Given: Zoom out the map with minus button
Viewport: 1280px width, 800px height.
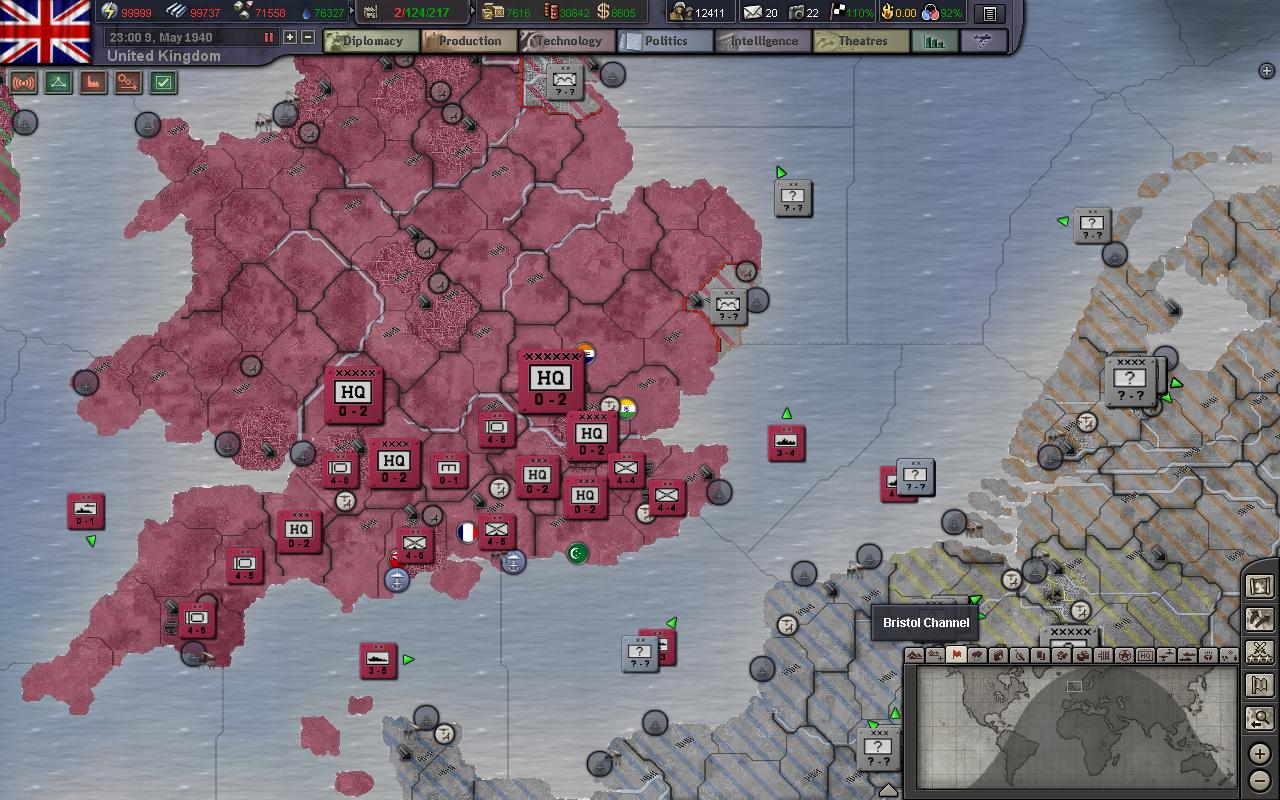Looking at the screenshot, I should pyautogui.click(x=1260, y=780).
